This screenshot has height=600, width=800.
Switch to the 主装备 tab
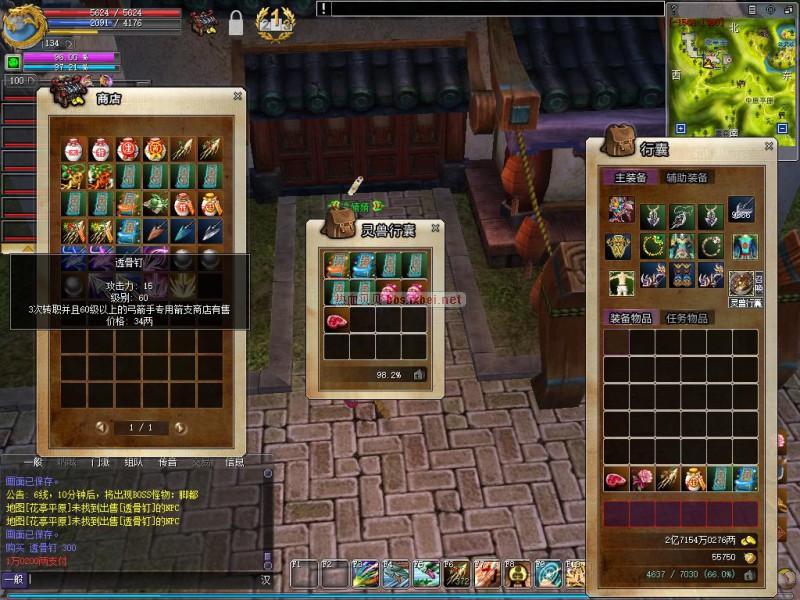point(630,177)
